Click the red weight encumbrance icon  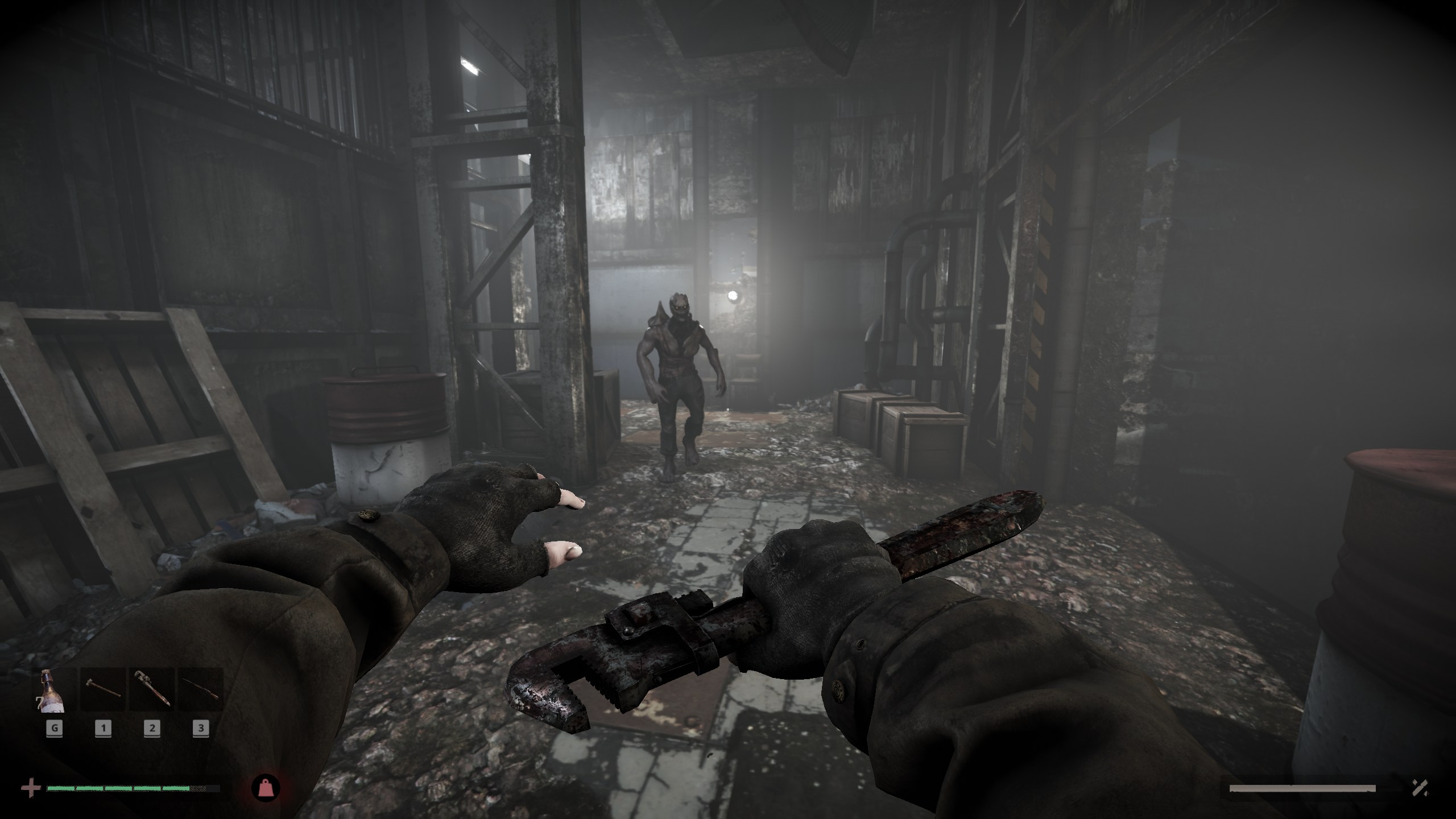[266, 788]
